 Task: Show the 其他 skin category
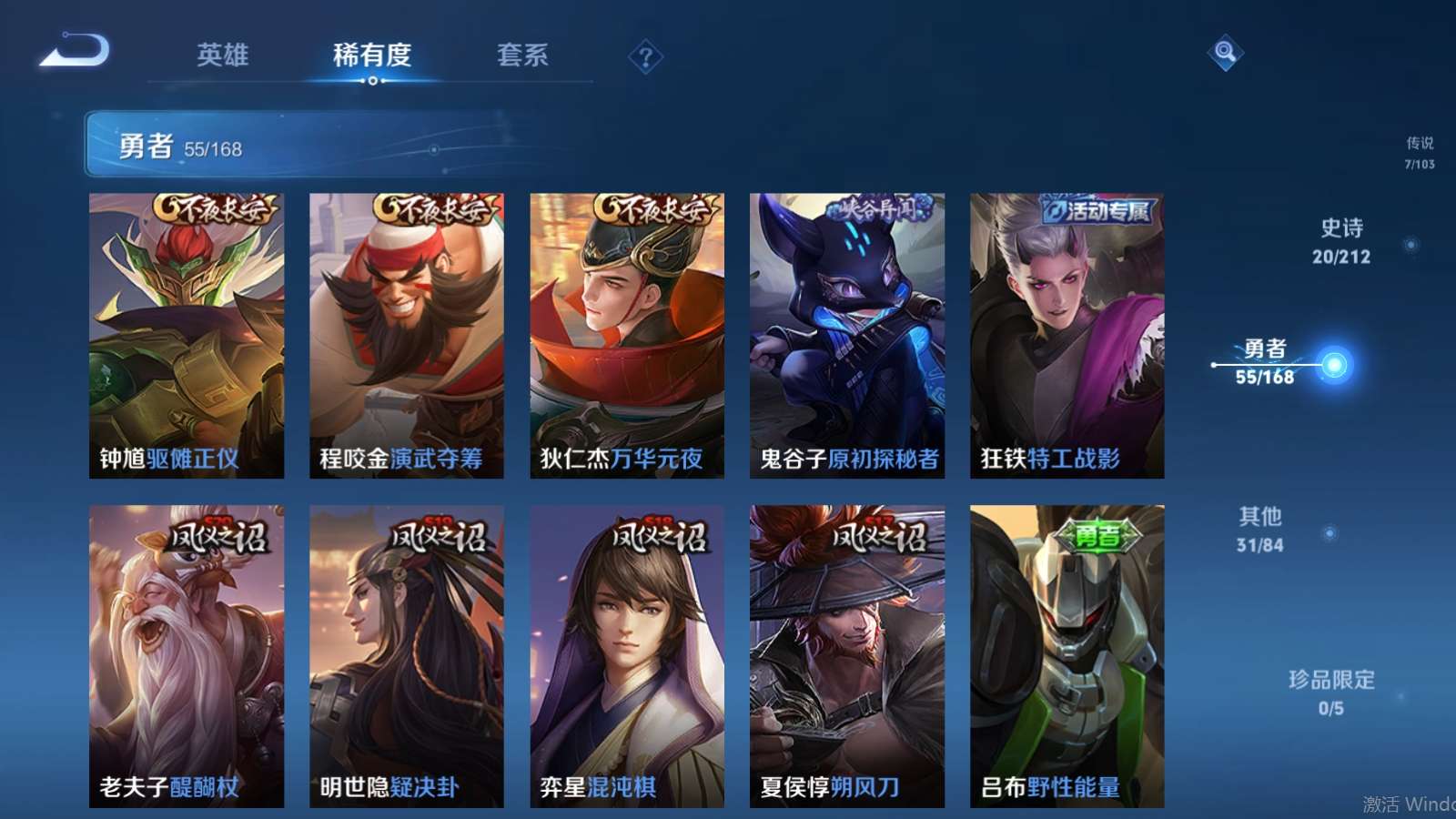(x=1260, y=530)
